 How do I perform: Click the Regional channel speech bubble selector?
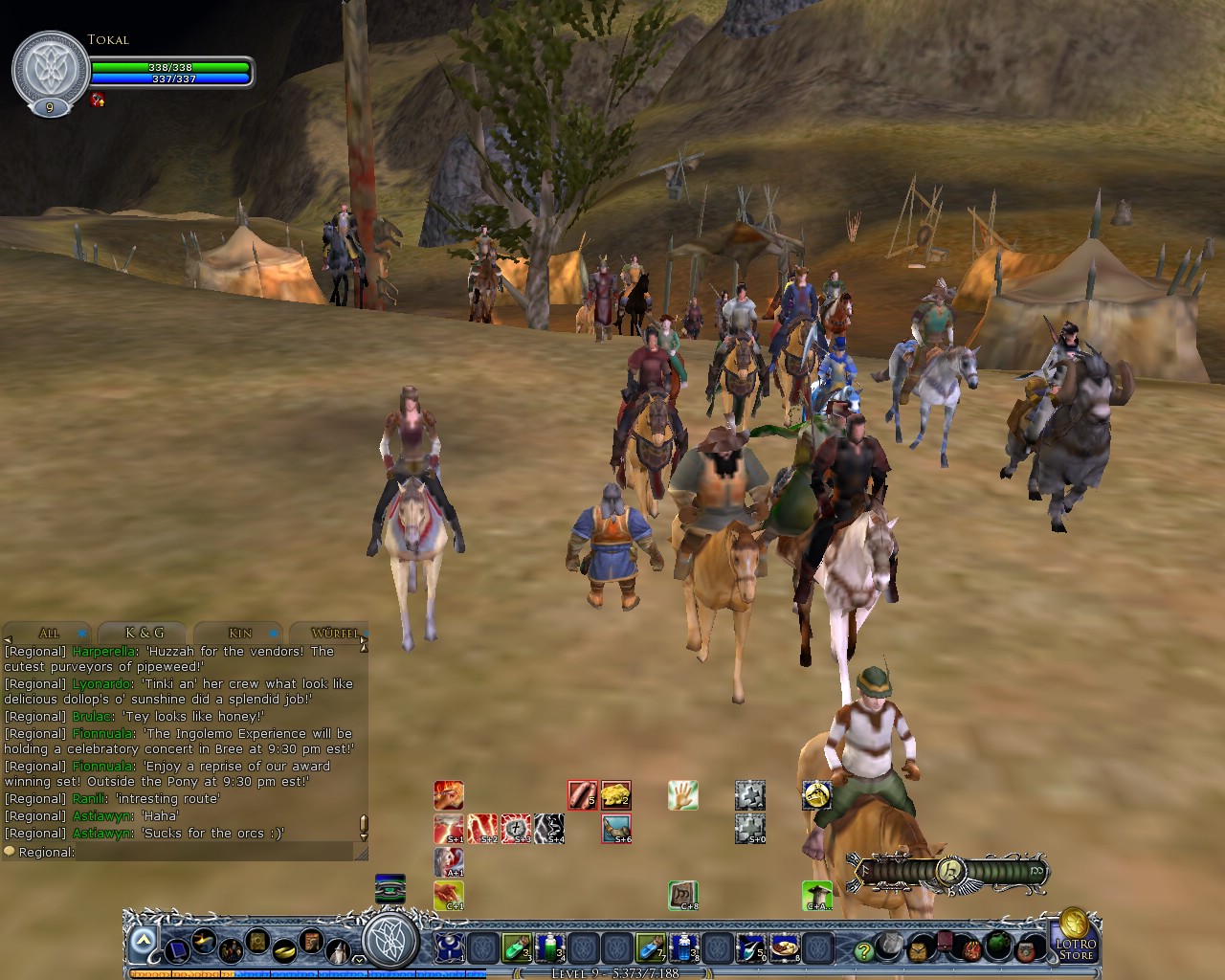coord(8,851)
